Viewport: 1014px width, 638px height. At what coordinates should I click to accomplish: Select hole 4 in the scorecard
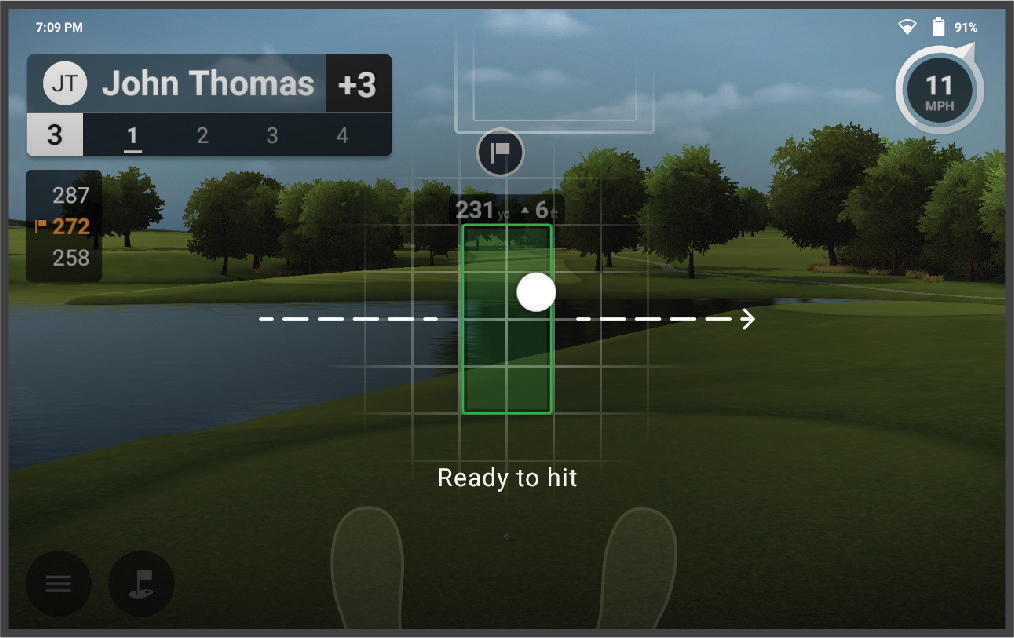pyautogui.click(x=342, y=135)
